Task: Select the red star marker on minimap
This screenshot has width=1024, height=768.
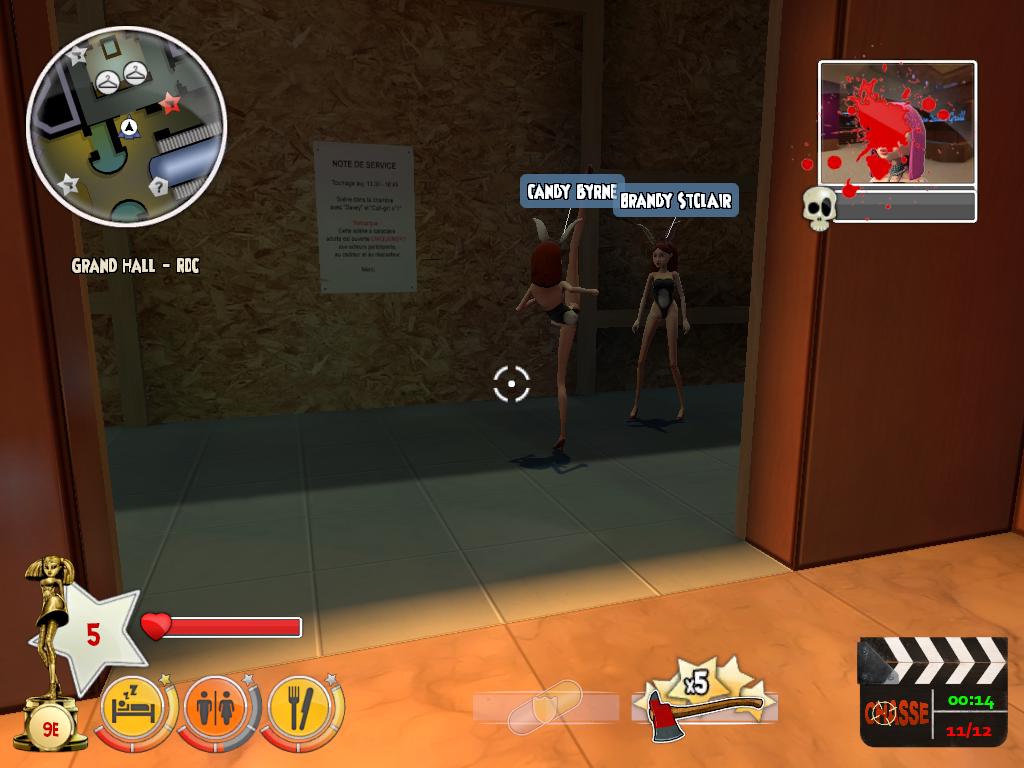Action: 171,102
